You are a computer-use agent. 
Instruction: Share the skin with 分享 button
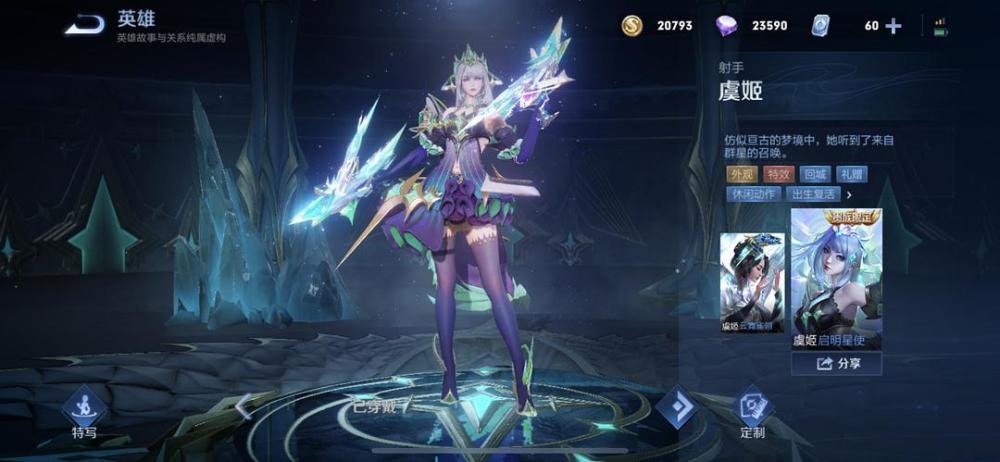836,364
